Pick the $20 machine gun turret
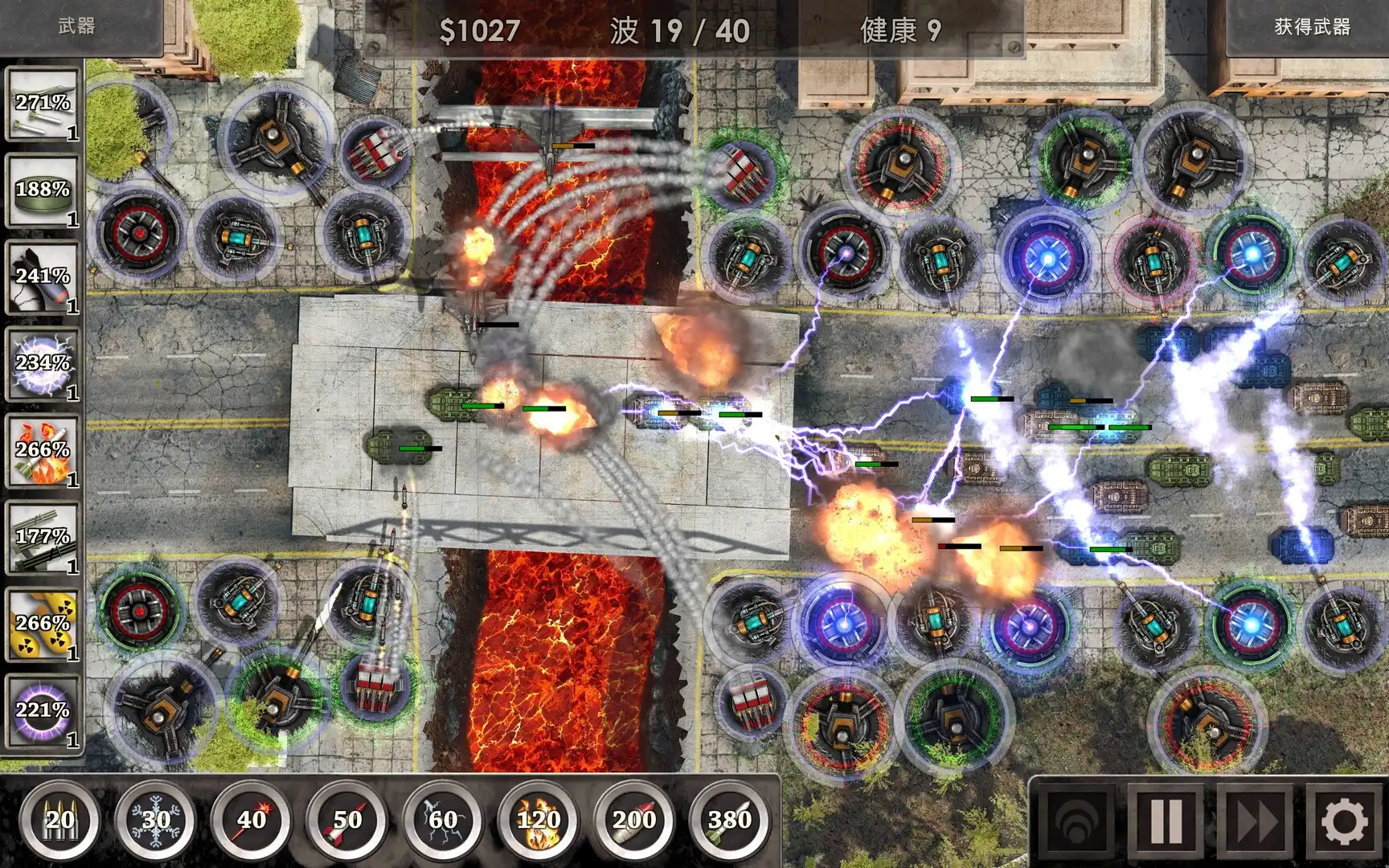 (x=60, y=820)
